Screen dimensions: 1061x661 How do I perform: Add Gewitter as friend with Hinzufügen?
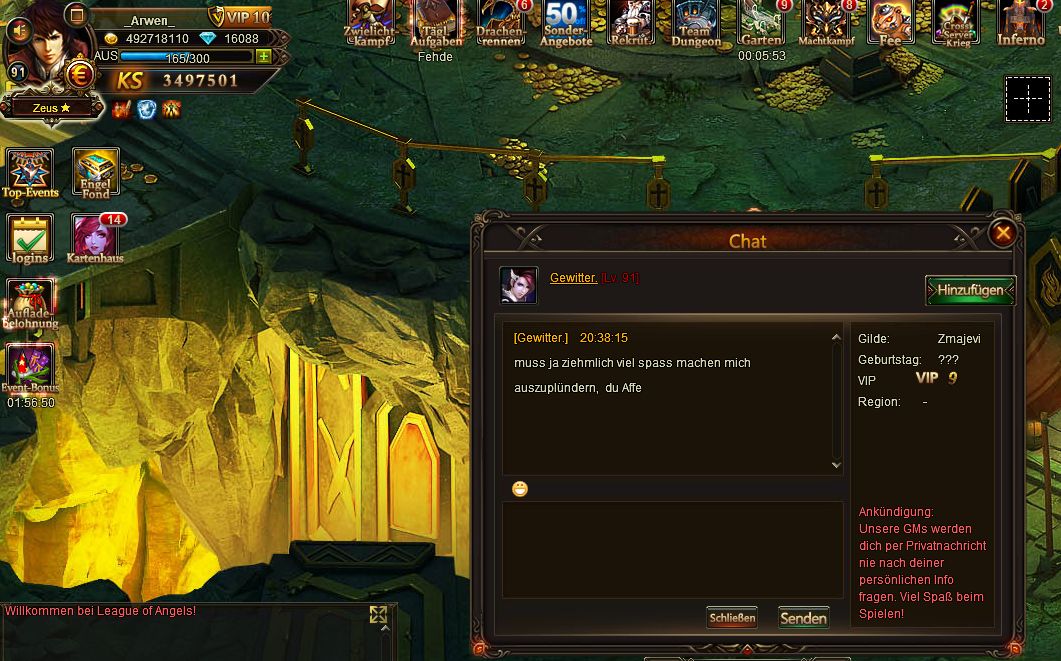pyautogui.click(x=970, y=290)
